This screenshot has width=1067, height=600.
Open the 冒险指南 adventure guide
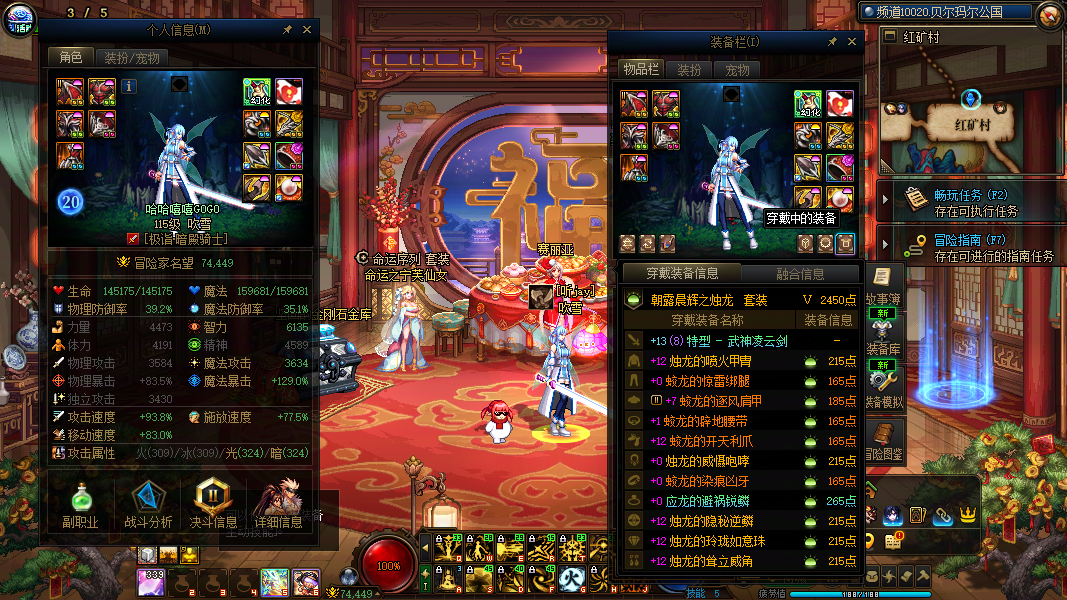960,246
